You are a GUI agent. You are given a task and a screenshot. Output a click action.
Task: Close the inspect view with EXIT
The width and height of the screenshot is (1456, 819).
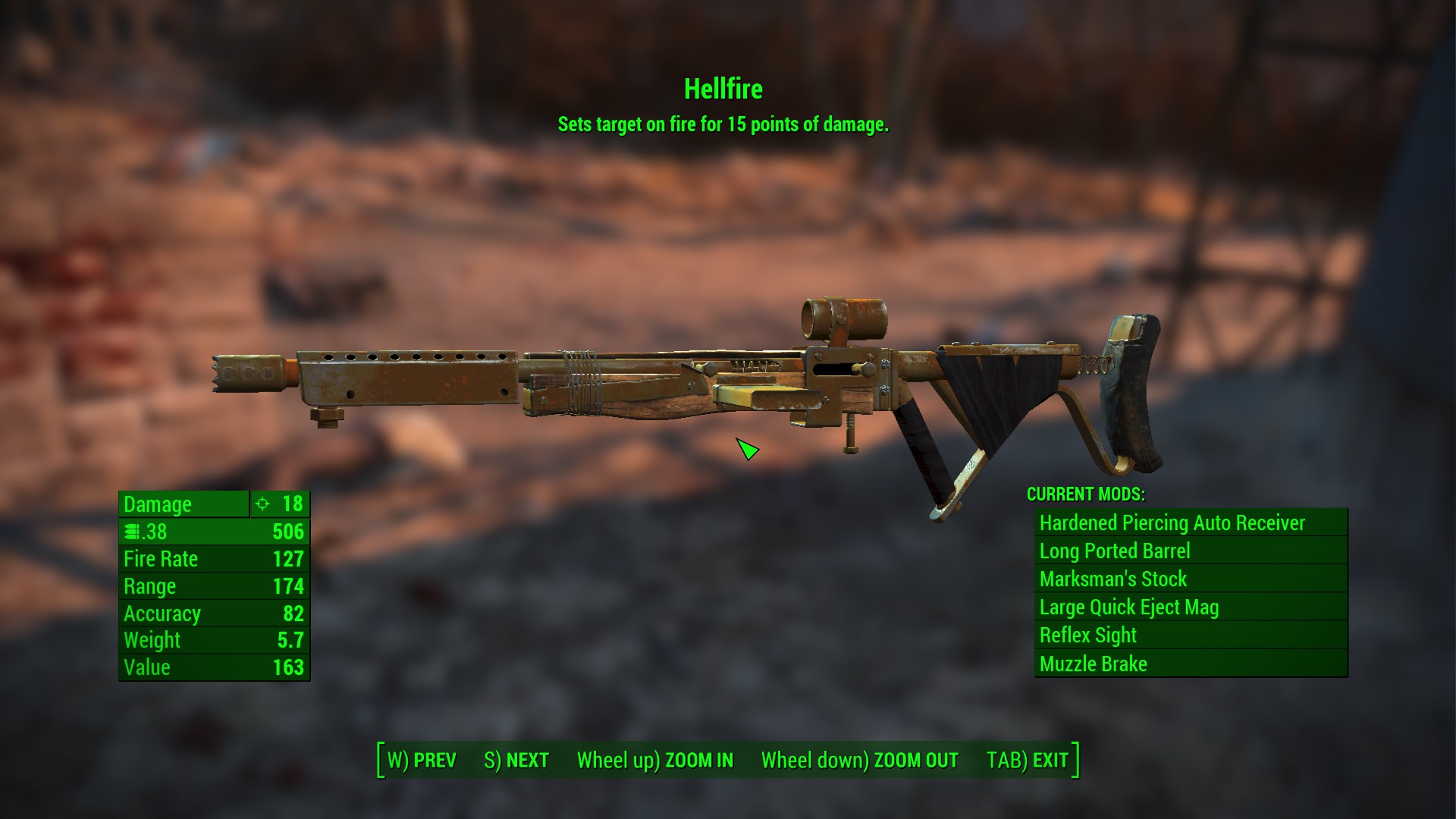[x=1027, y=761]
